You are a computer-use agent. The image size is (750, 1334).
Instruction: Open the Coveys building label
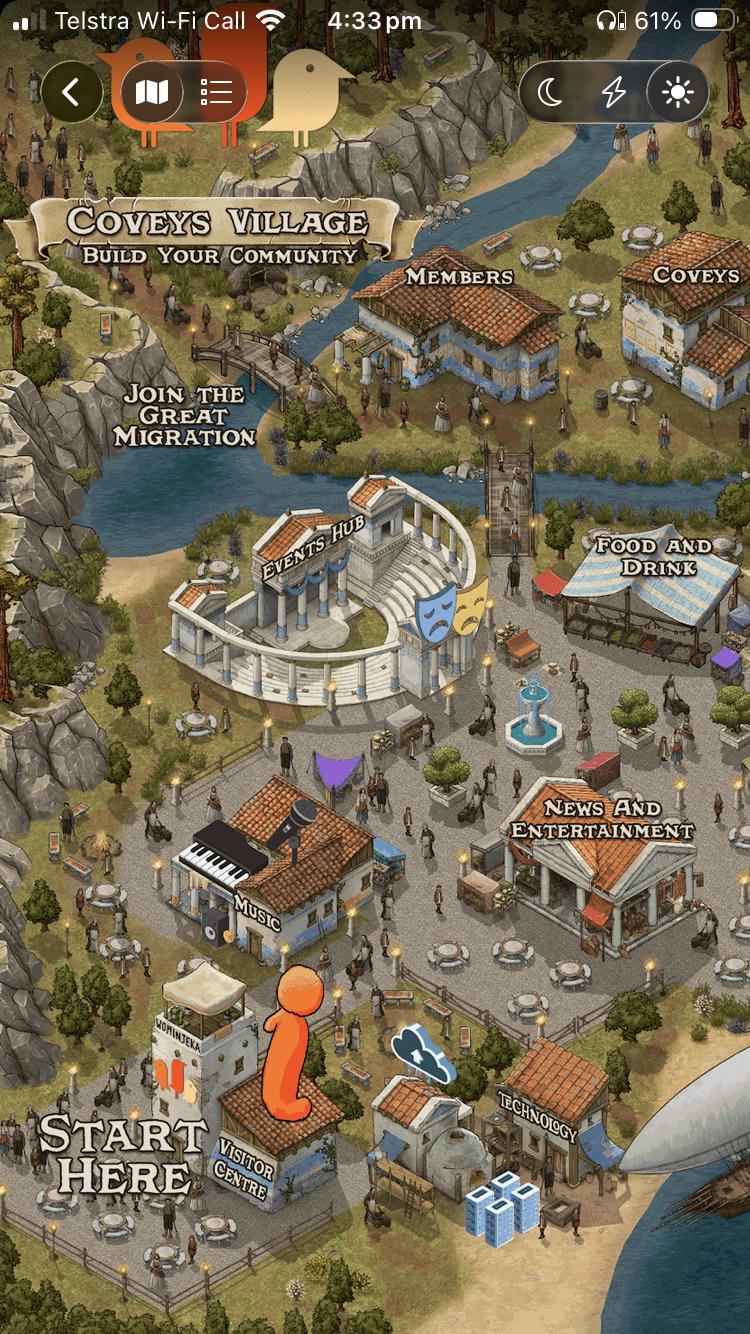click(x=696, y=274)
